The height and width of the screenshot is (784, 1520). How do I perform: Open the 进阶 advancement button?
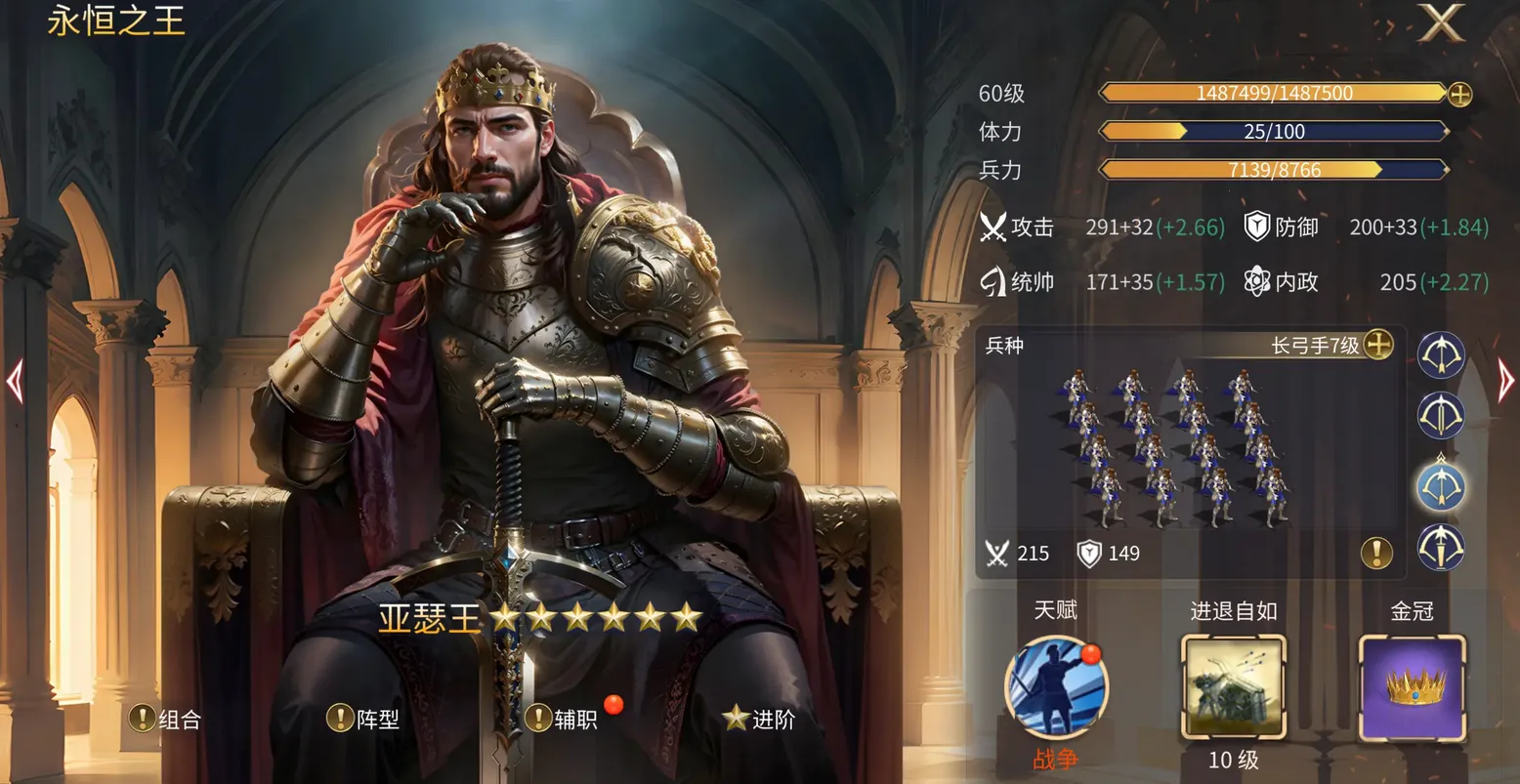[x=760, y=720]
